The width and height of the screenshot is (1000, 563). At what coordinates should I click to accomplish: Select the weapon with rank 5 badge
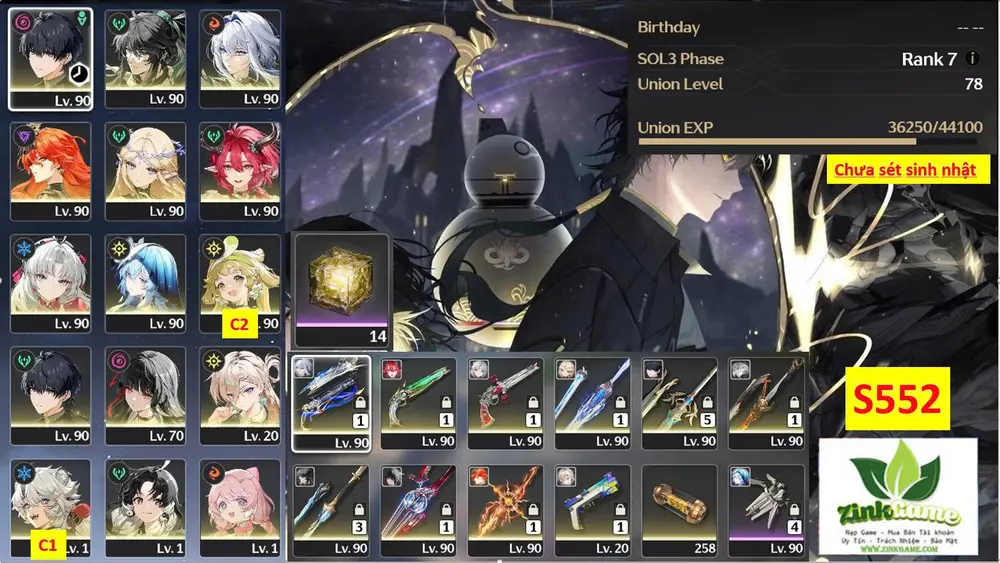pos(679,401)
